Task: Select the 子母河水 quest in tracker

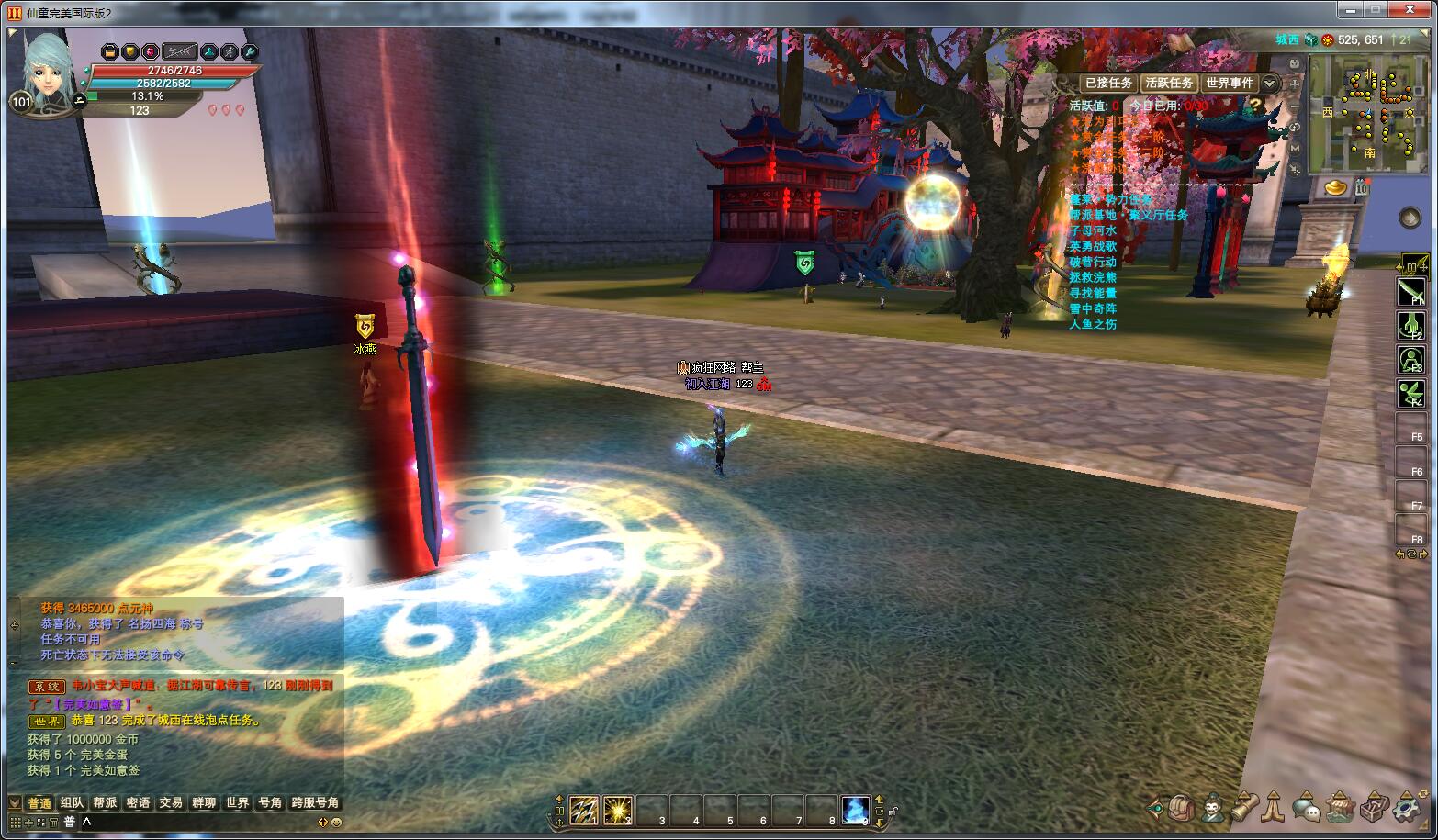Action: 1093,230
